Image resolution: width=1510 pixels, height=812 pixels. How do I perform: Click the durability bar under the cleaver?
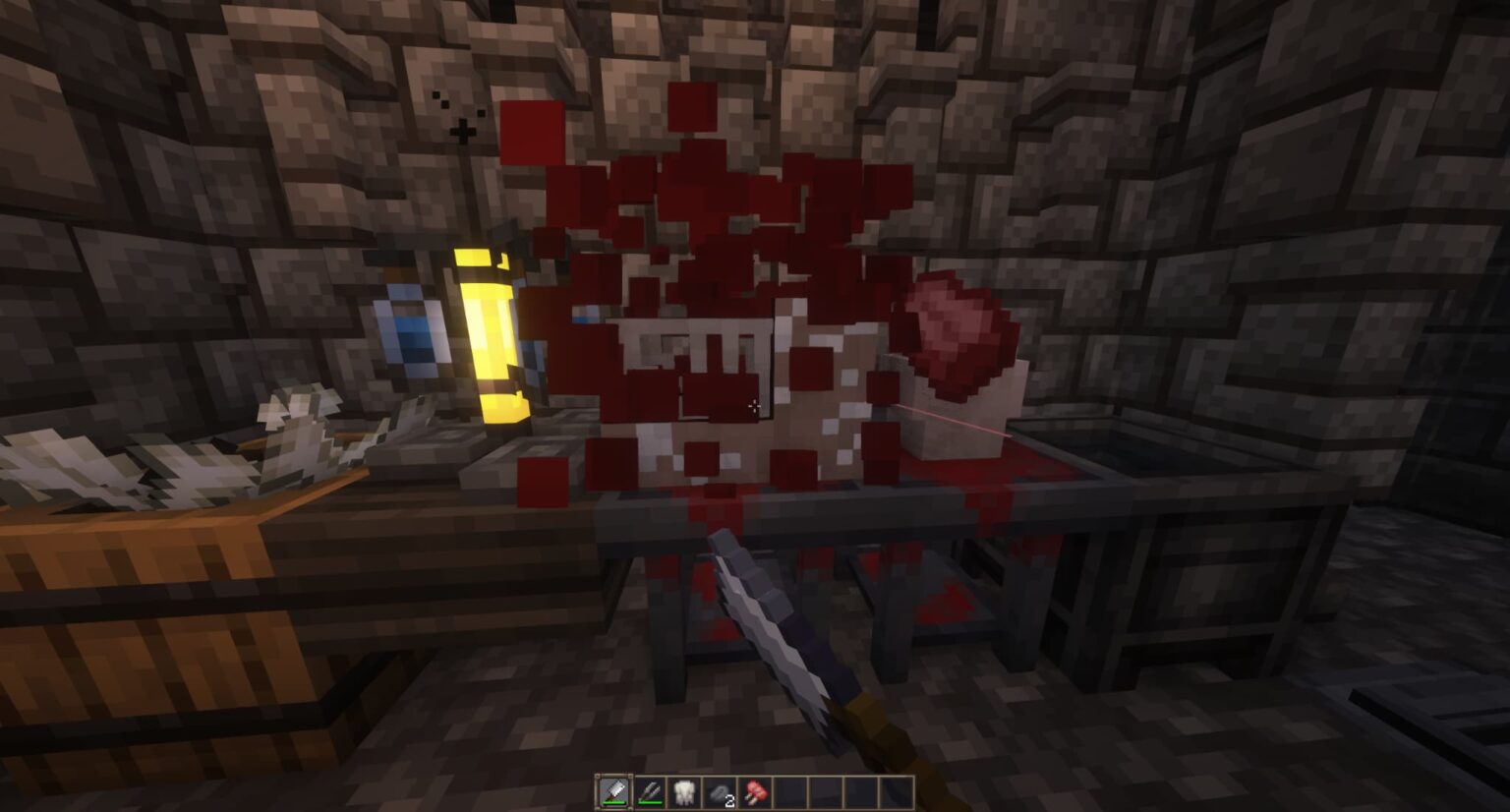point(614,802)
